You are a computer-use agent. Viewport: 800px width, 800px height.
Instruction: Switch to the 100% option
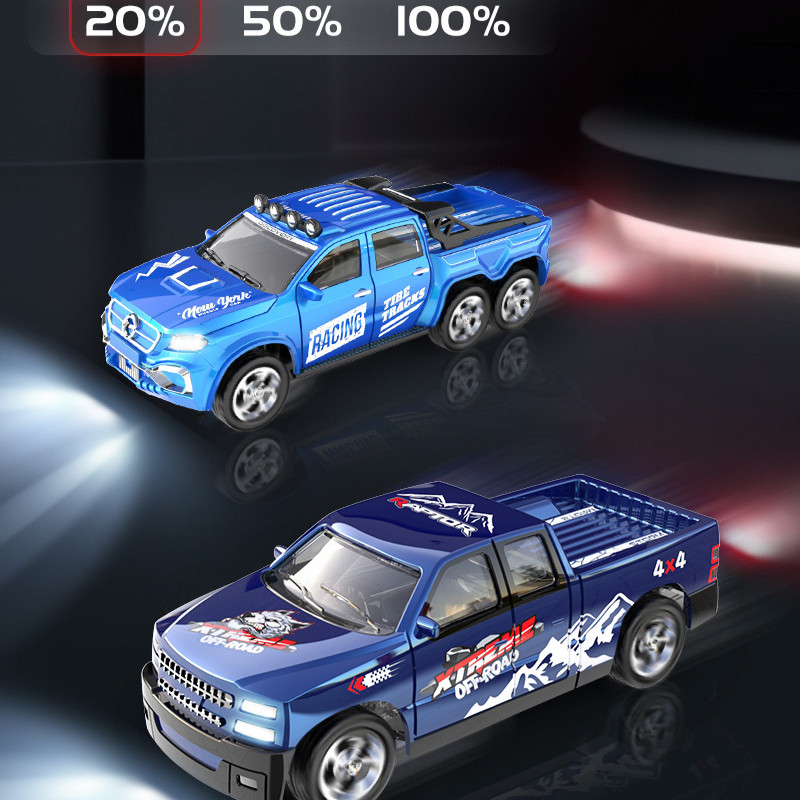tap(452, 22)
